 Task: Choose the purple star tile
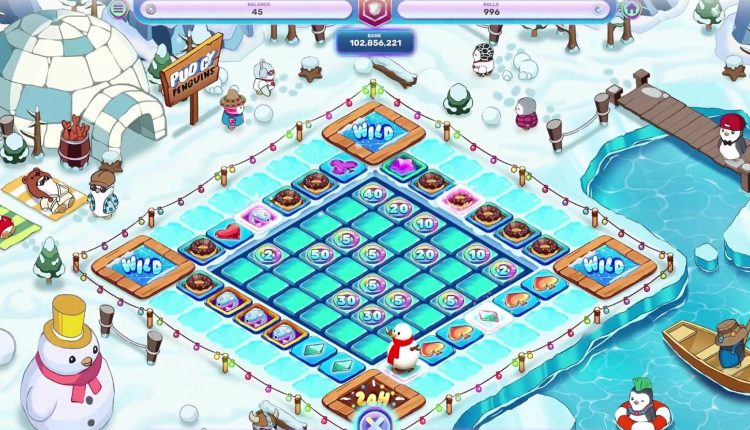pos(402,165)
